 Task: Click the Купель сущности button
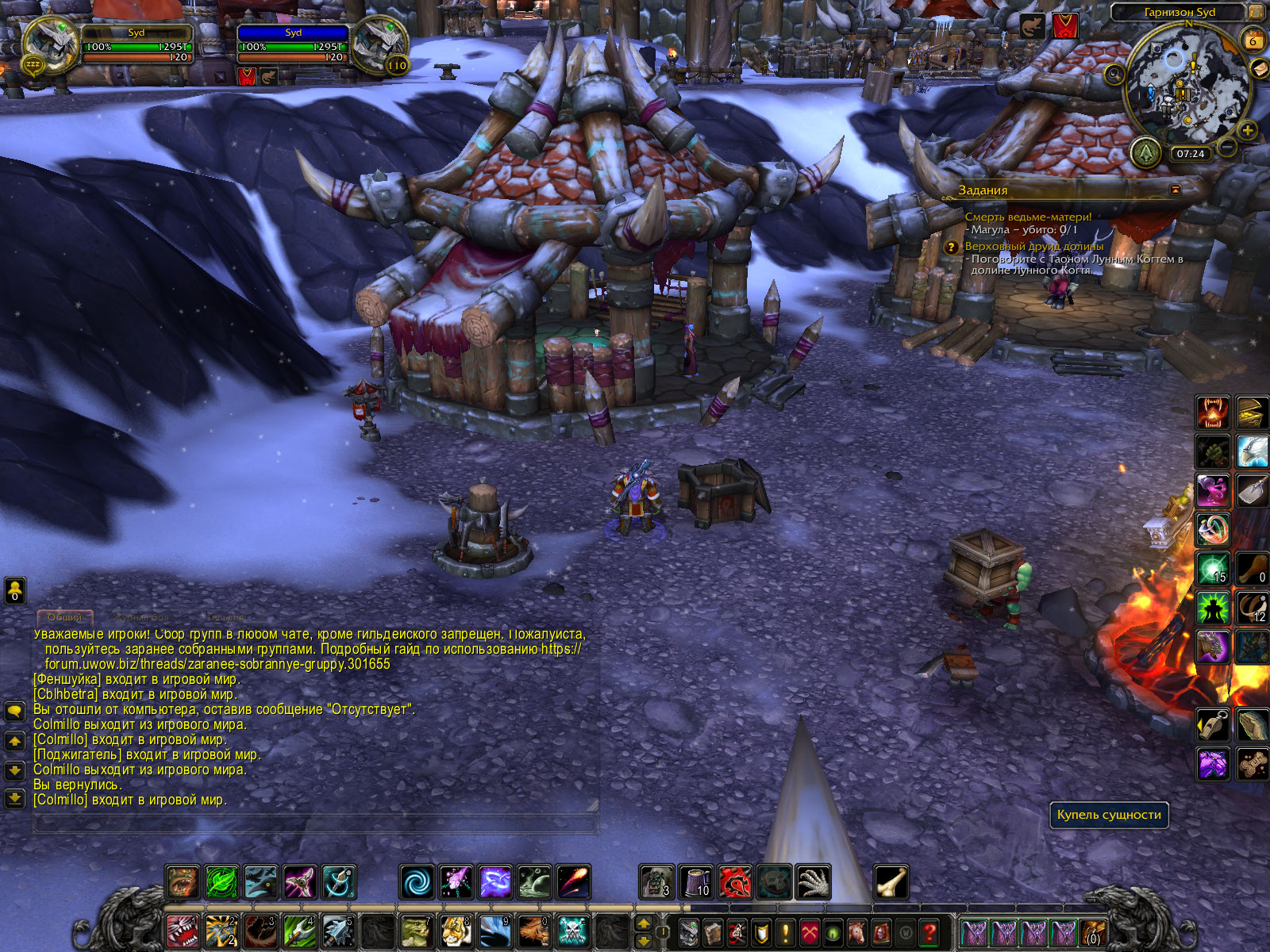1109,815
